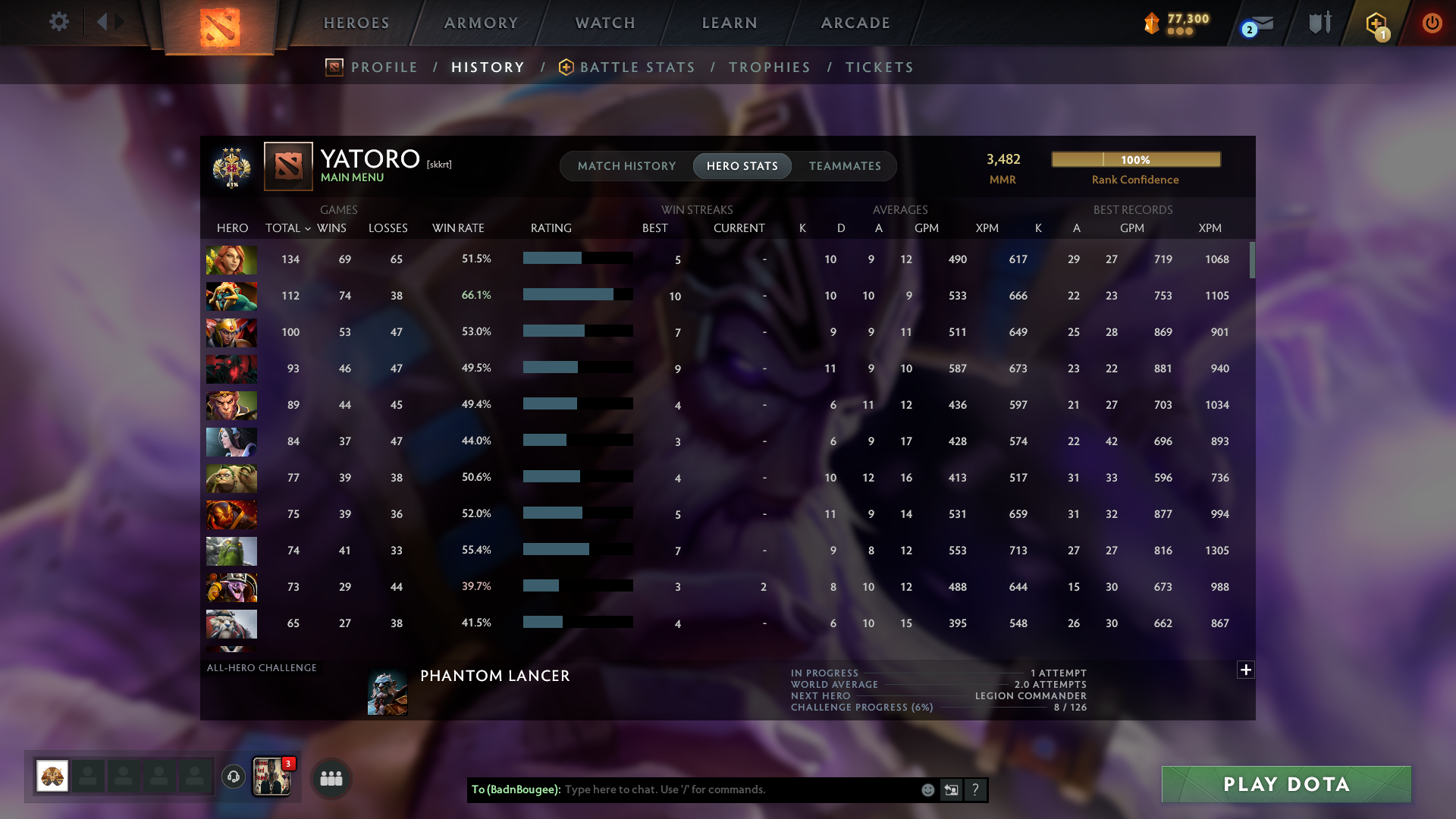This screenshot has height=819, width=1456.
Task: Select the TEAMMATES tab
Action: point(845,166)
